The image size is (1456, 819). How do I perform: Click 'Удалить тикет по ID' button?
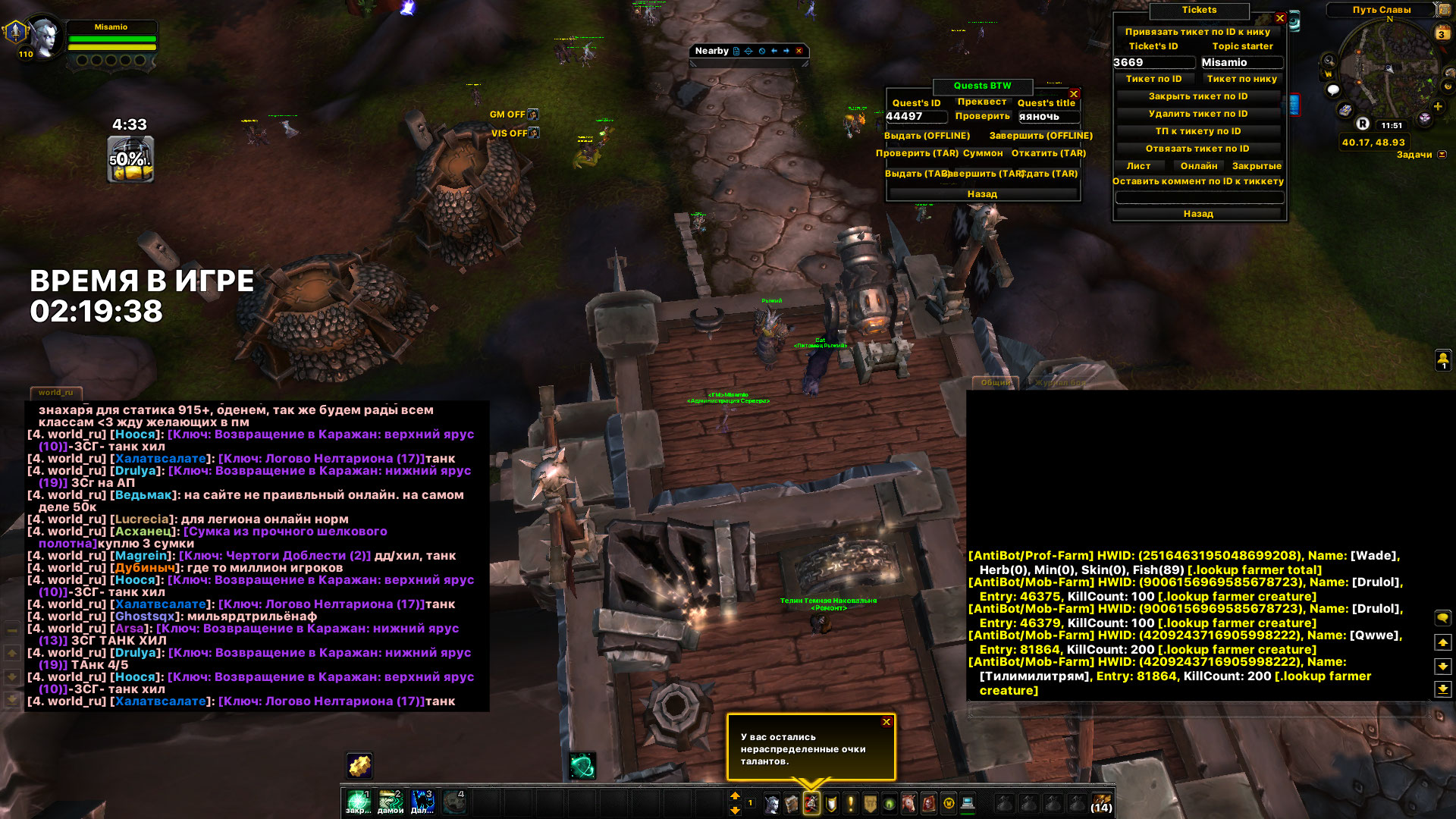pos(1197,114)
